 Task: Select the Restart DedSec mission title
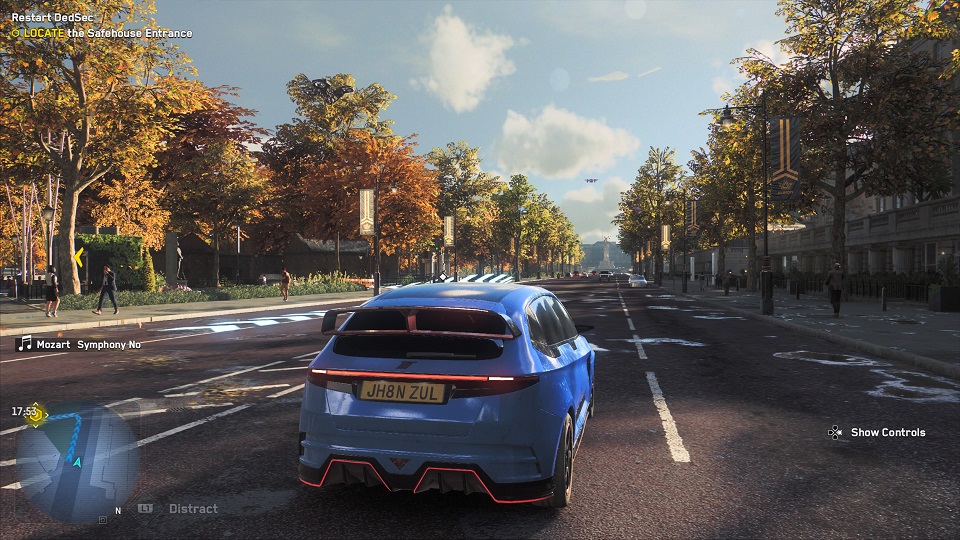coord(53,18)
